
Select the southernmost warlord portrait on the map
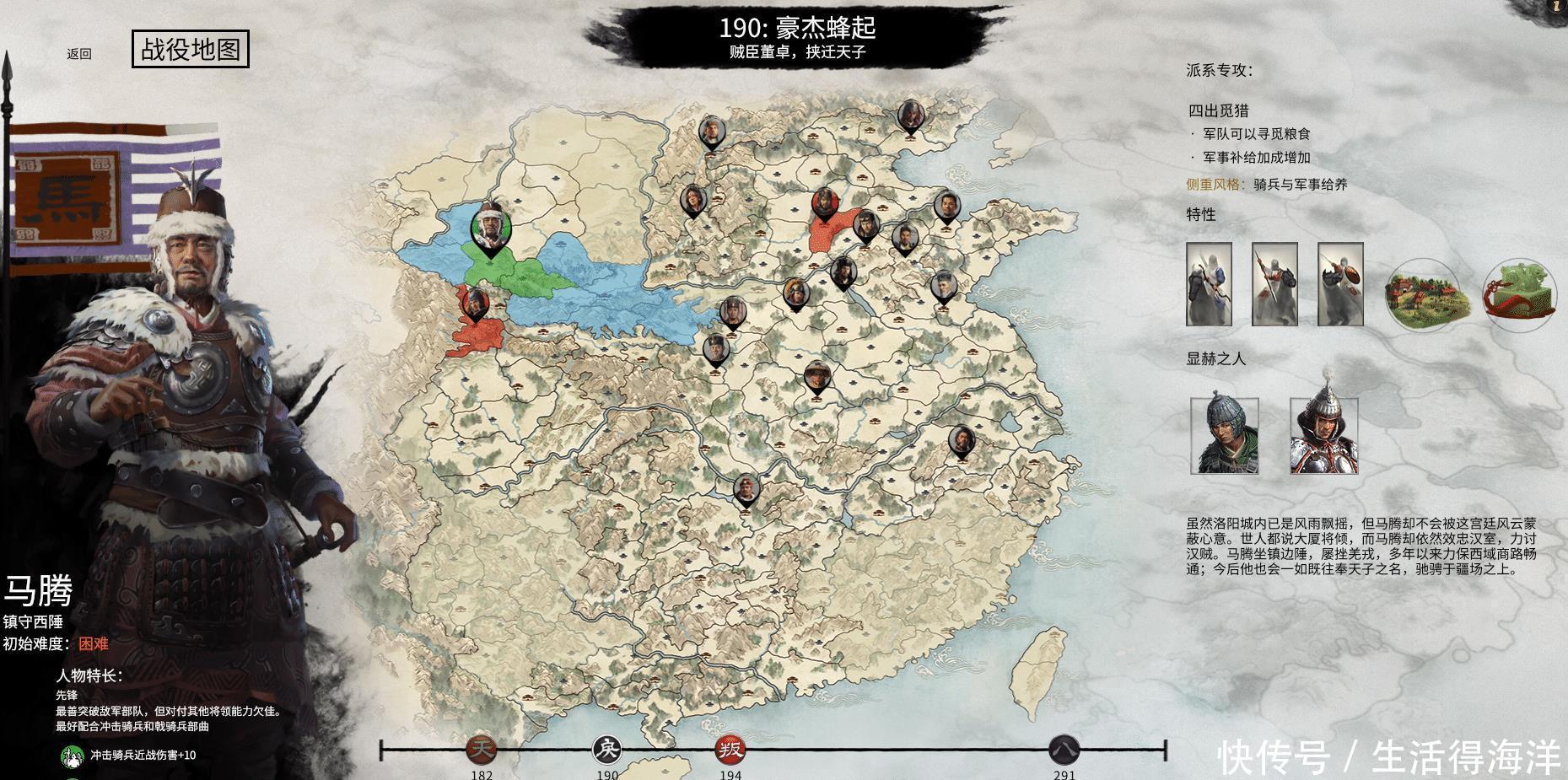coord(745,489)
